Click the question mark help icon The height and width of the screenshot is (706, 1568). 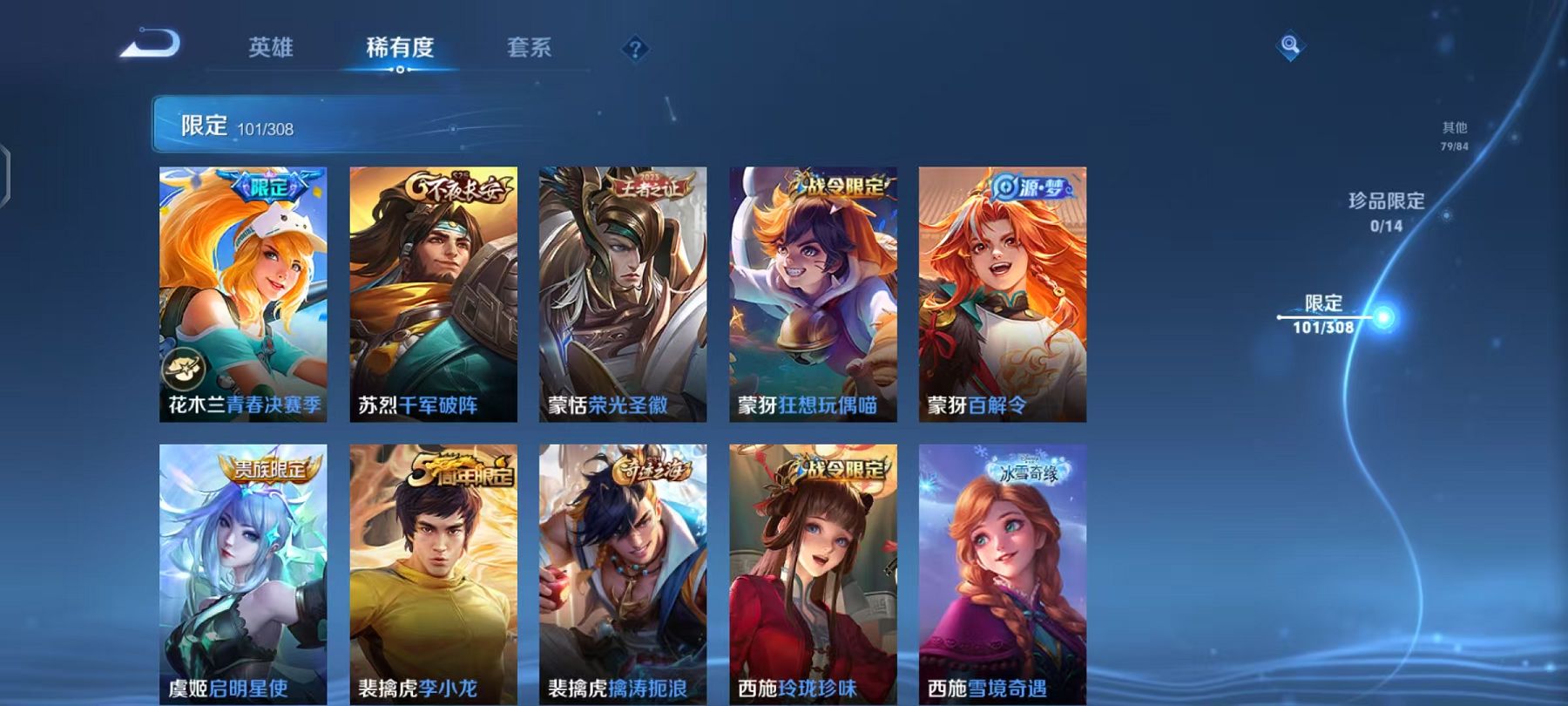[634, 50]
